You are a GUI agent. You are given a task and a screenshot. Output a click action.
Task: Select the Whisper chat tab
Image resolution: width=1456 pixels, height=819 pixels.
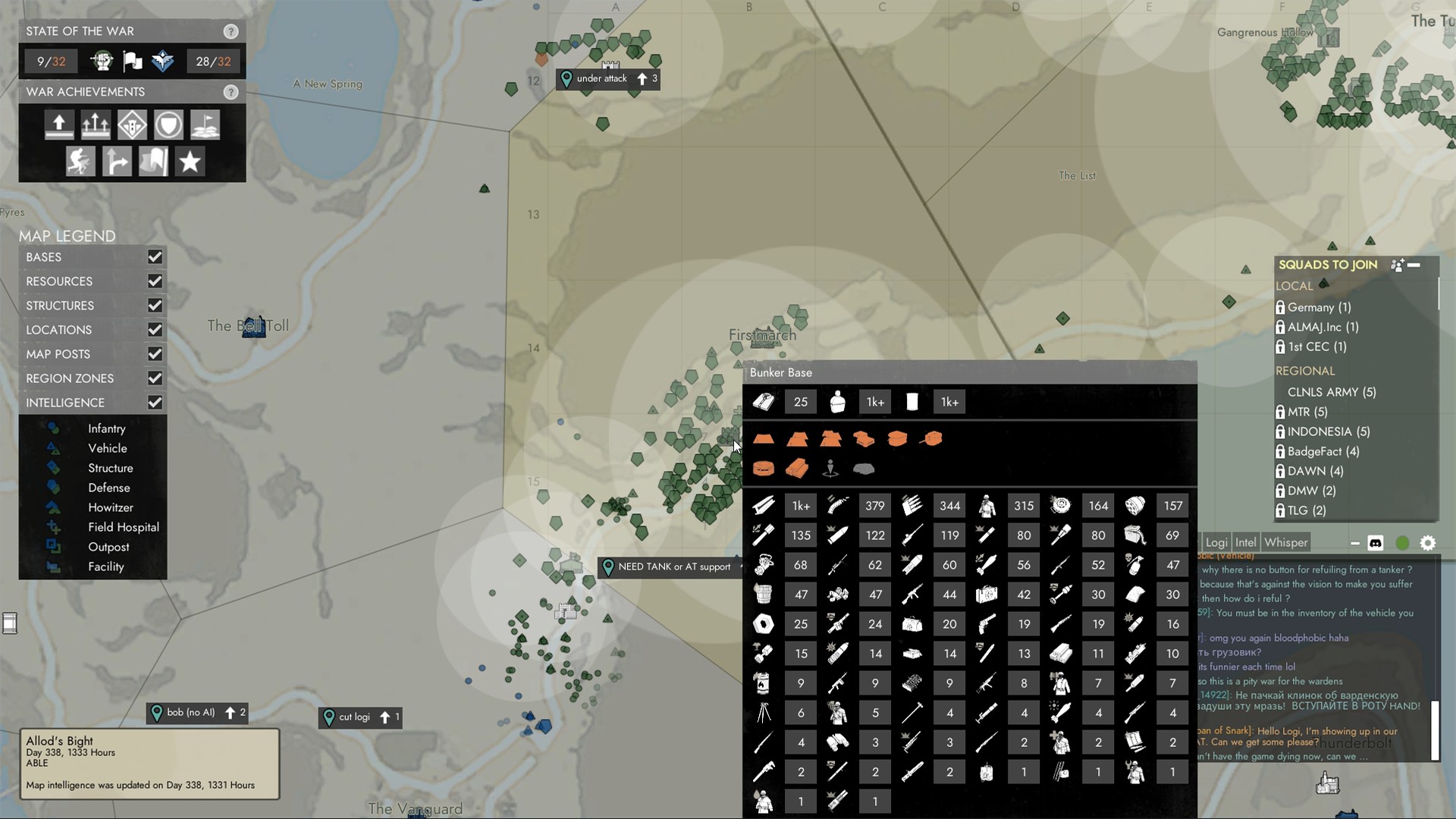[x=1287, y=542]
